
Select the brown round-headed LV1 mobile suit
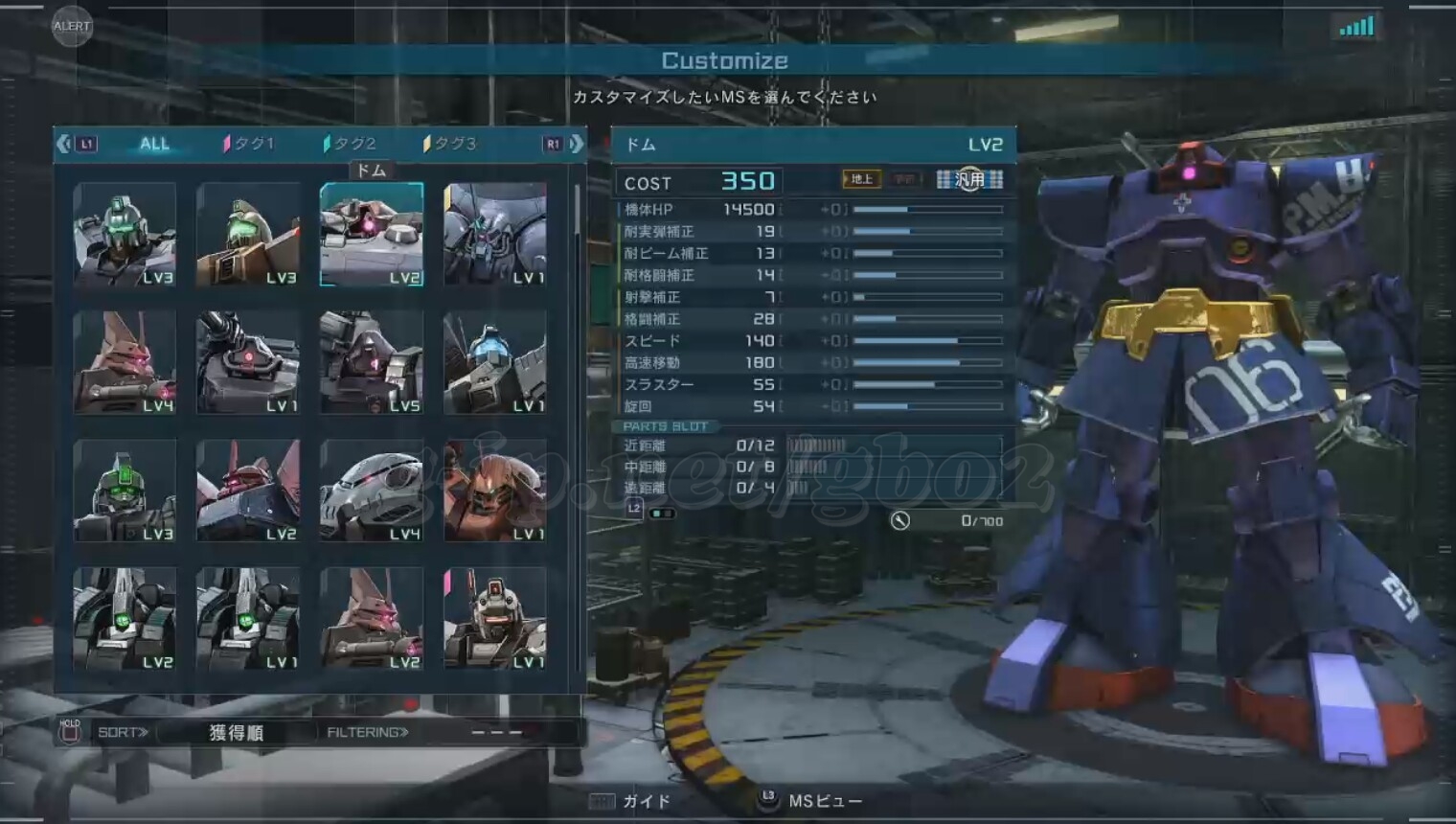[x=495, y=491]
